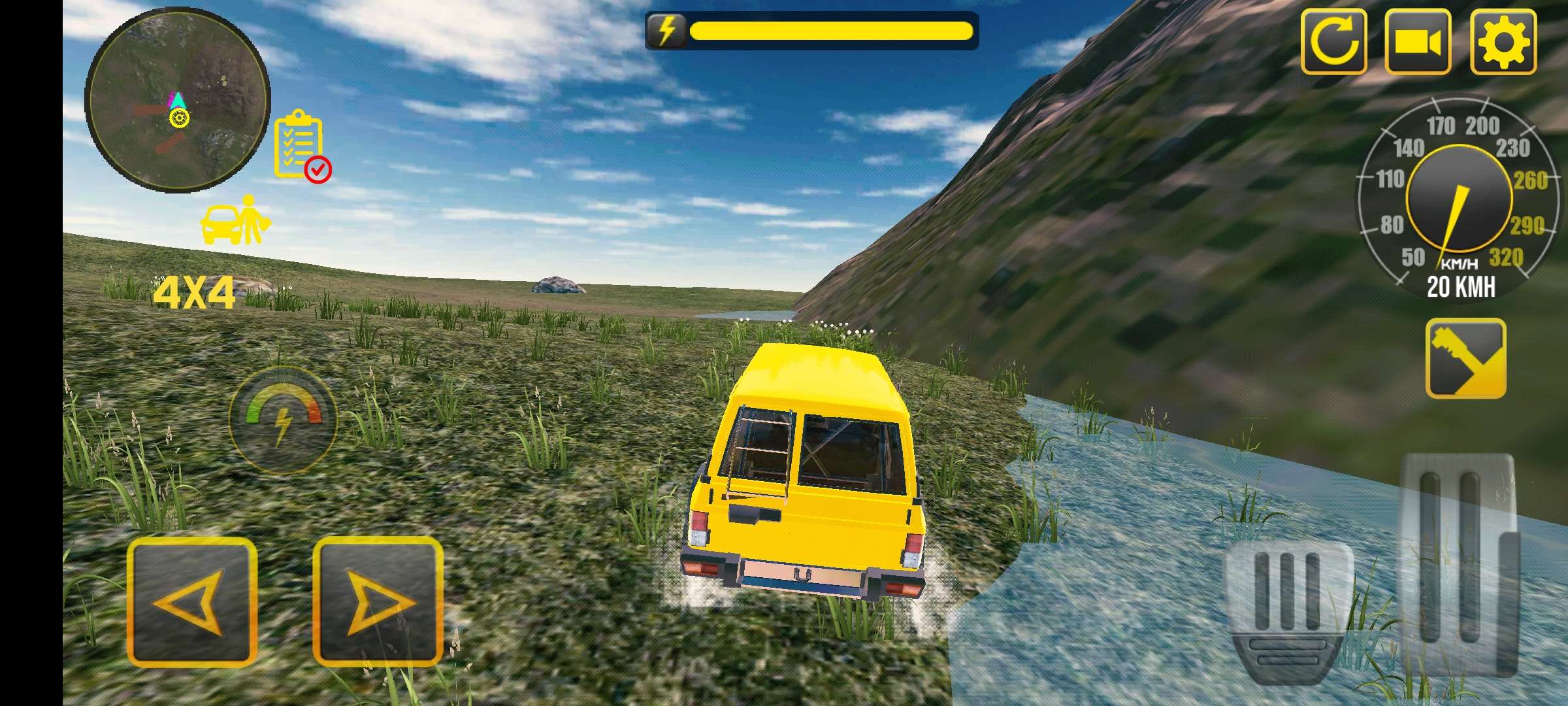Tap the restart arrow button
This screenshot has width=1568, height=706.
coord(1333,42)
